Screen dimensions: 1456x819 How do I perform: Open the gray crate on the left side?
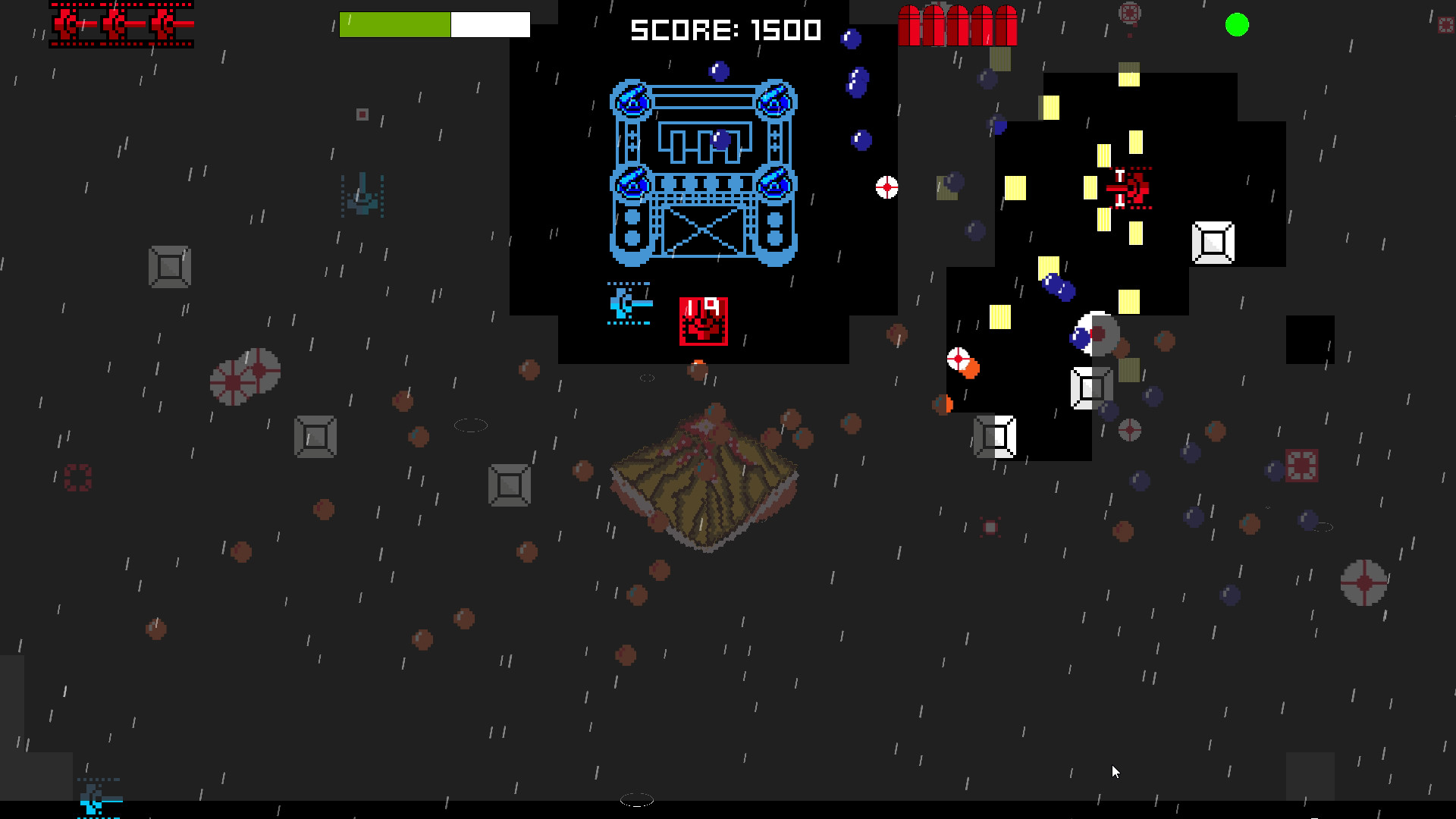click(x=169, y=267)
